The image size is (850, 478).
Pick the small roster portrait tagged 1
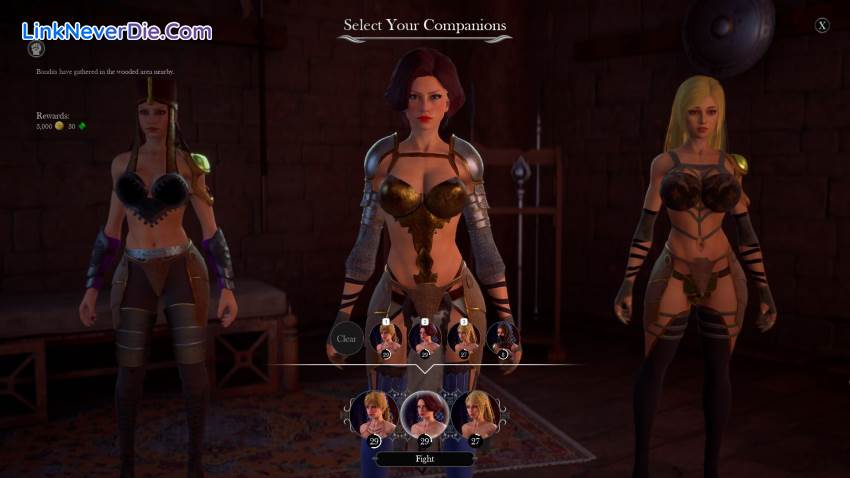[386, 337]
